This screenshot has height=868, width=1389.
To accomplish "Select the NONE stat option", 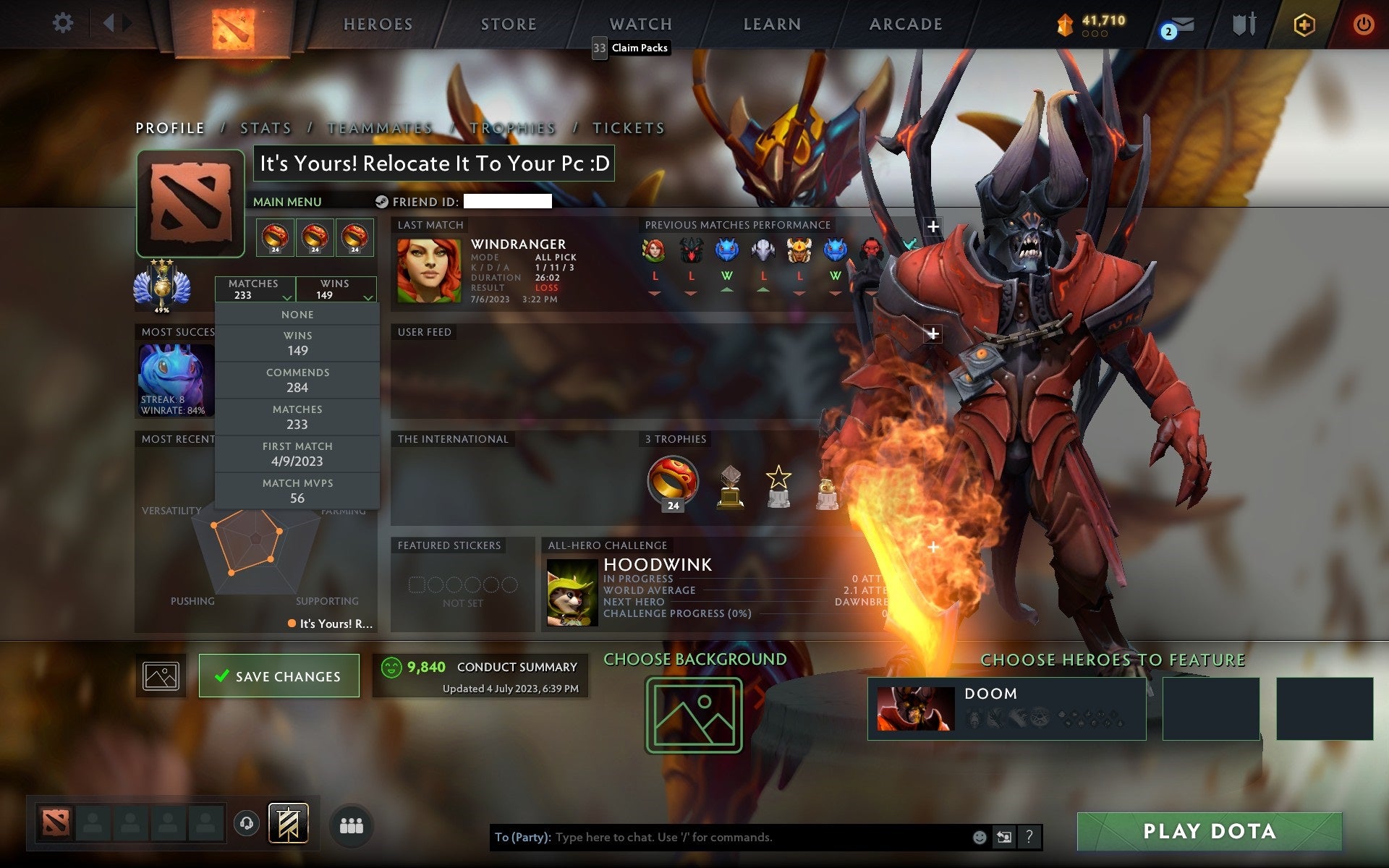I will 297,314.
